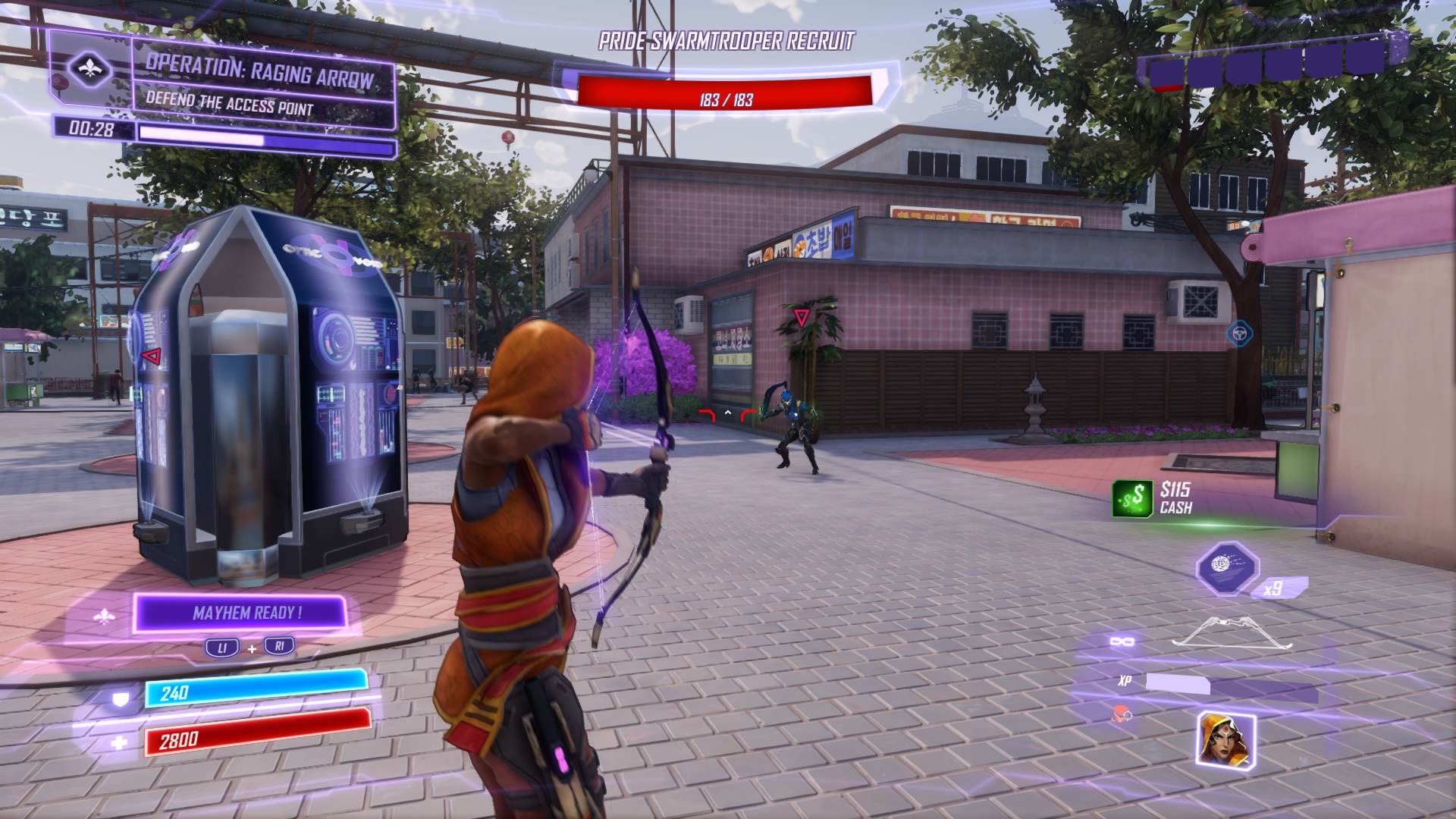Select the hooded archer character portrait
The height and width of the screenshot is (819, 1456).
[x=1225, y=739]
